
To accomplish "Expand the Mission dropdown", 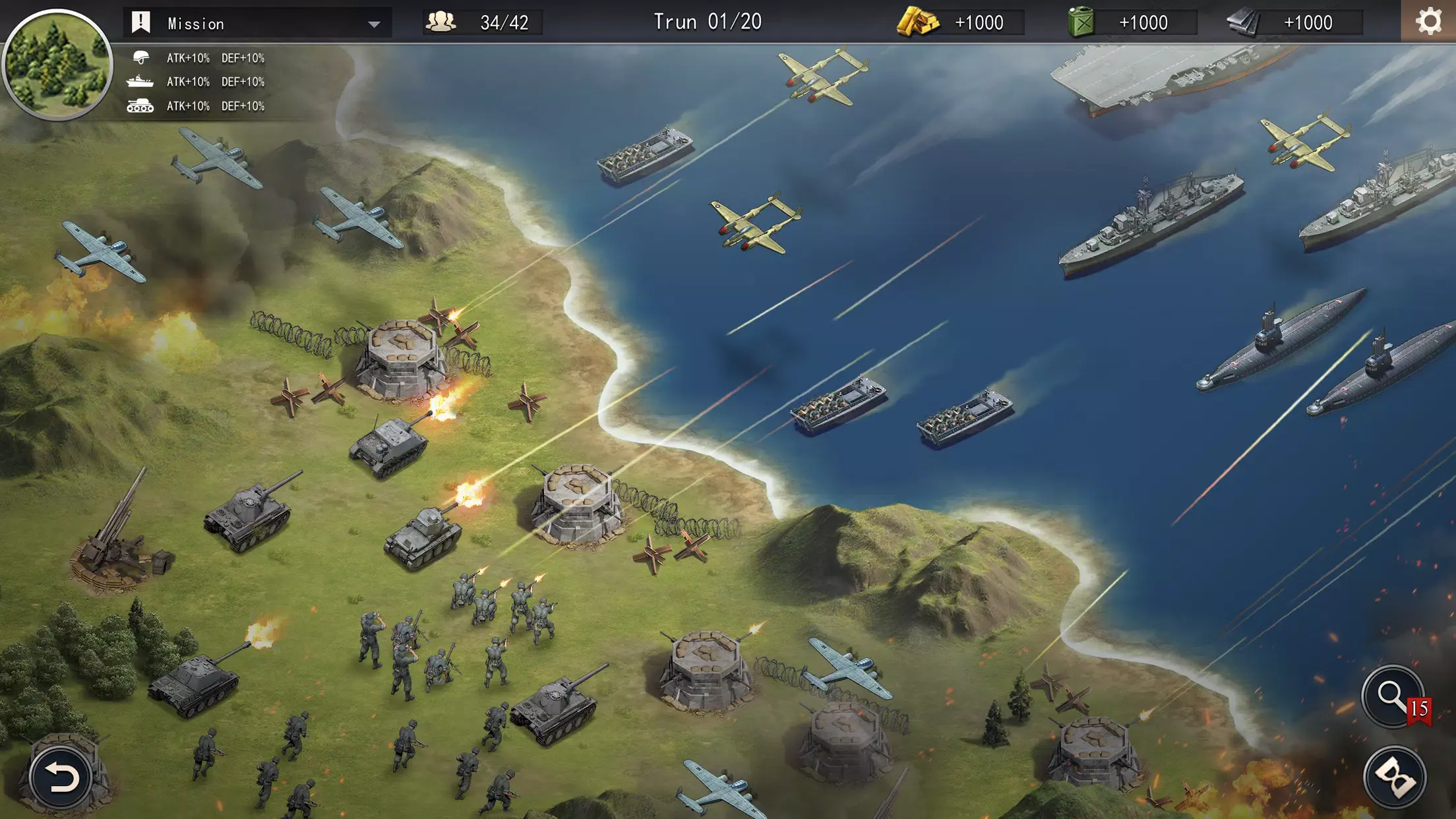I will pyautogui.click(x=373, y=24).
